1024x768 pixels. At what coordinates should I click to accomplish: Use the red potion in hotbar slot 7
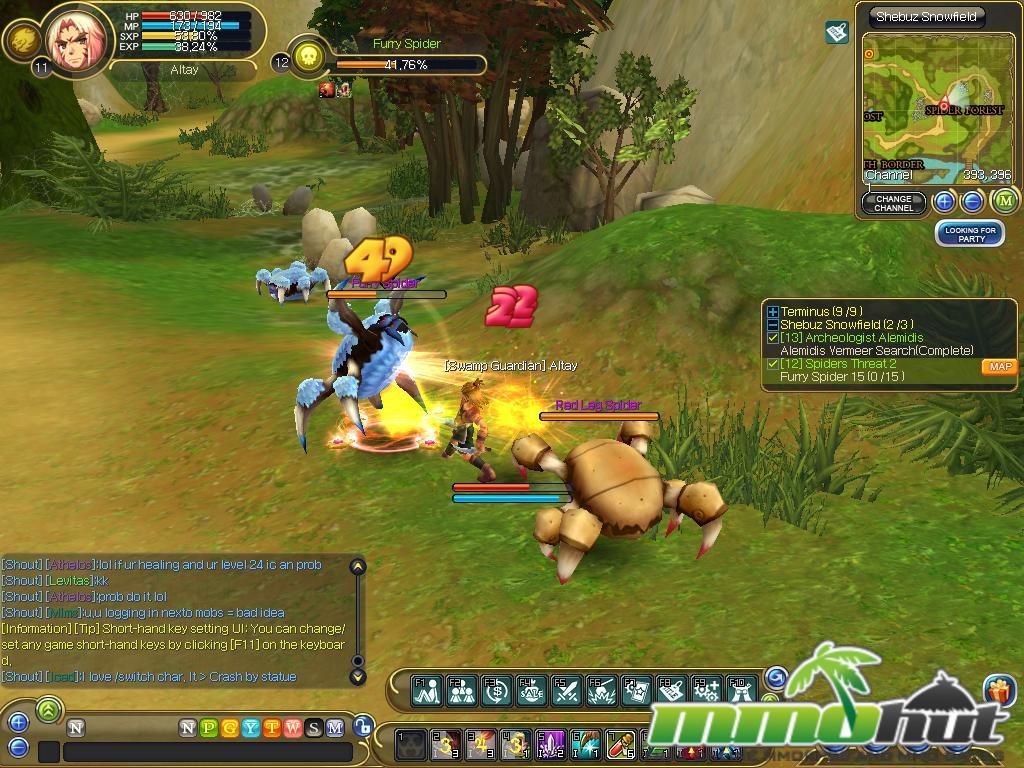point(621,744)
